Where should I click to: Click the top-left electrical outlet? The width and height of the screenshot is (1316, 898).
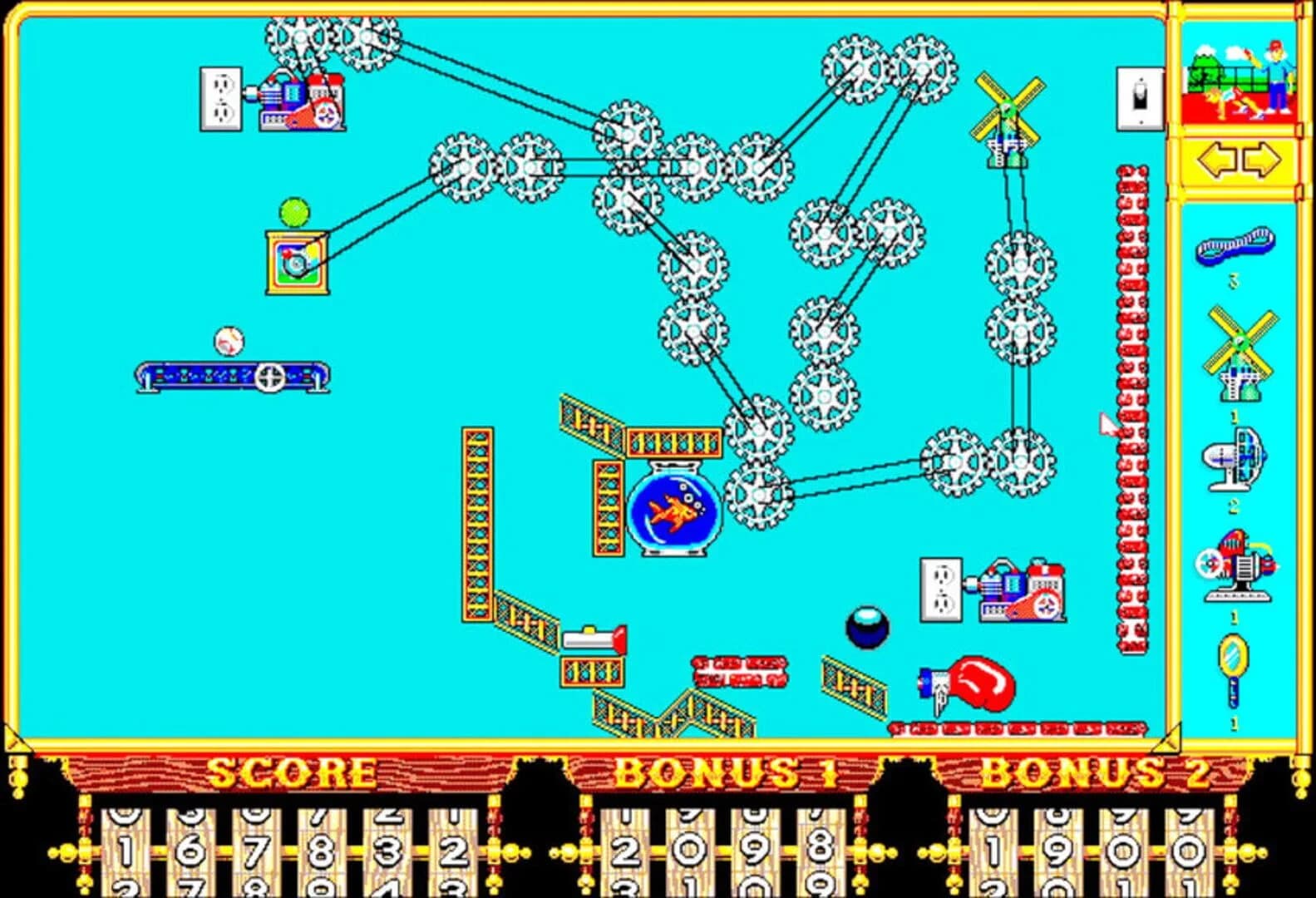(x=219, y=96)
